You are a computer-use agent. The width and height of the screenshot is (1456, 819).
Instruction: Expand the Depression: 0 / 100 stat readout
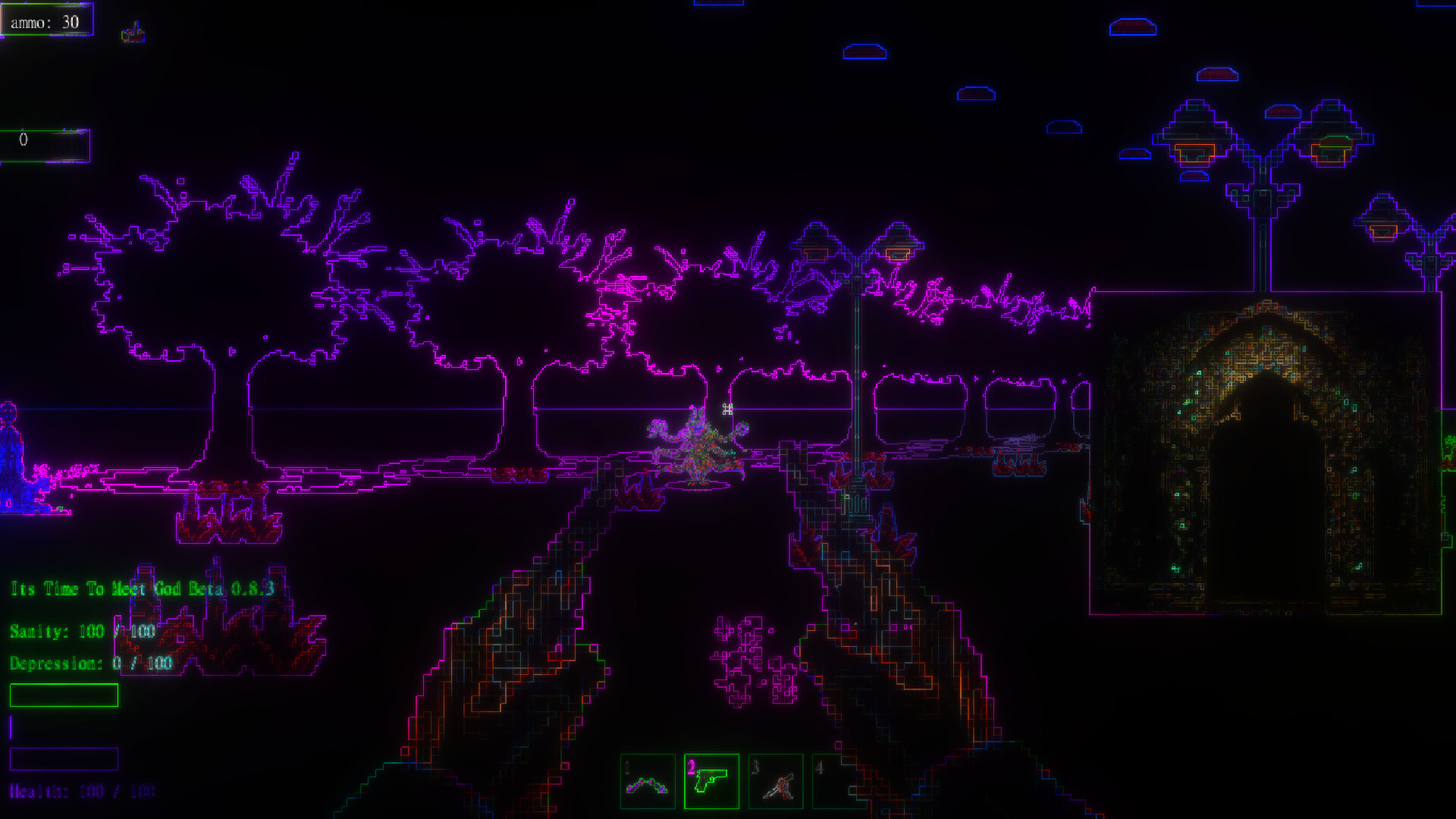point(91,662)
